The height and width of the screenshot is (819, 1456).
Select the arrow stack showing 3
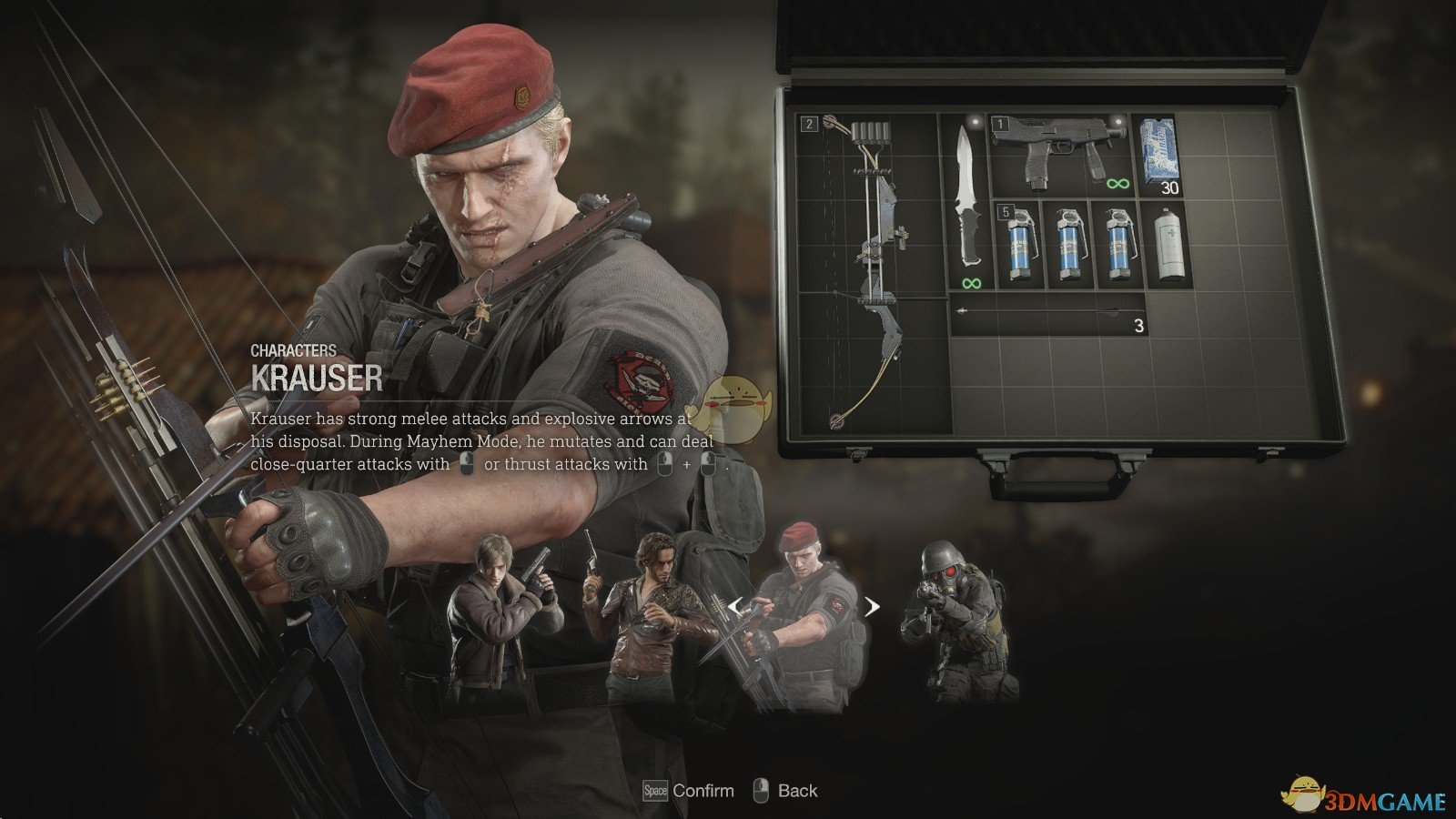(x=1048, y=314)
